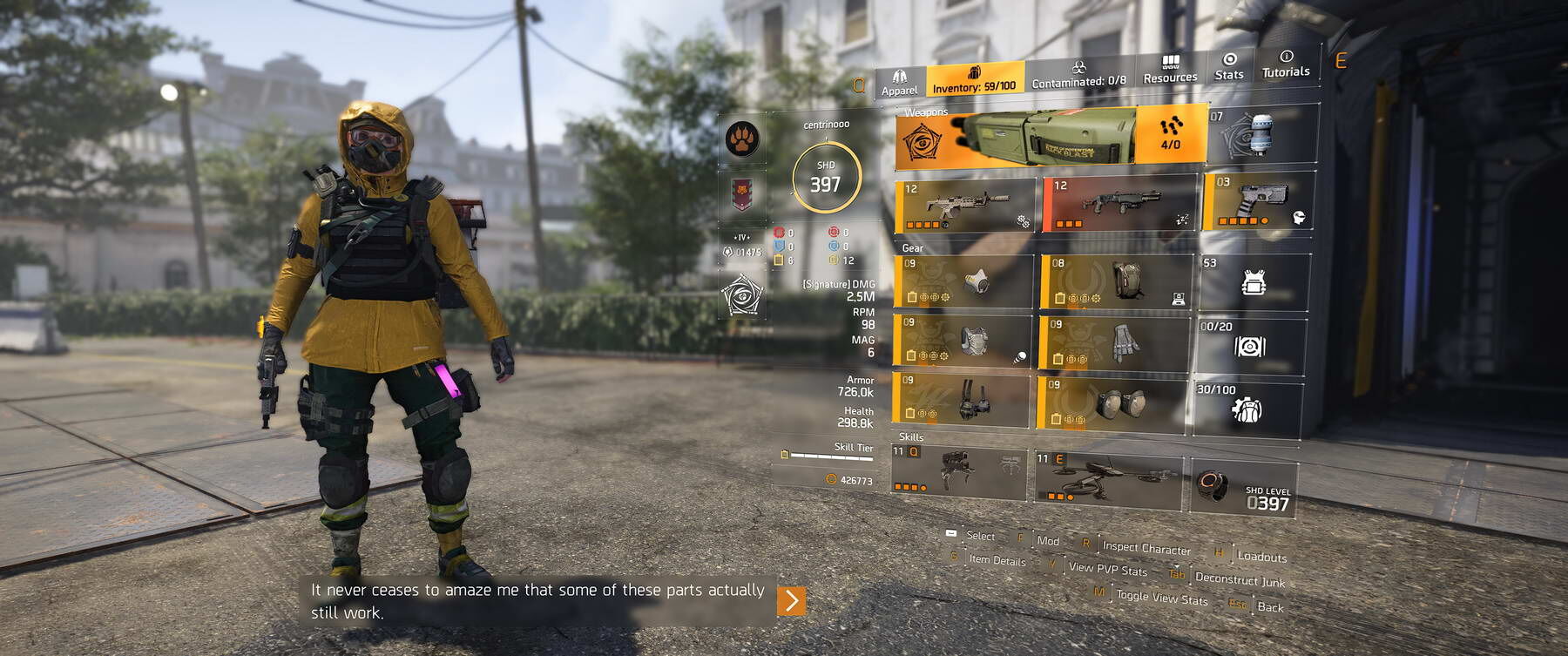The height and width of the screenshot is (656, 1568).
Task: Open the Stats tab
Action: coord(1229,66)
